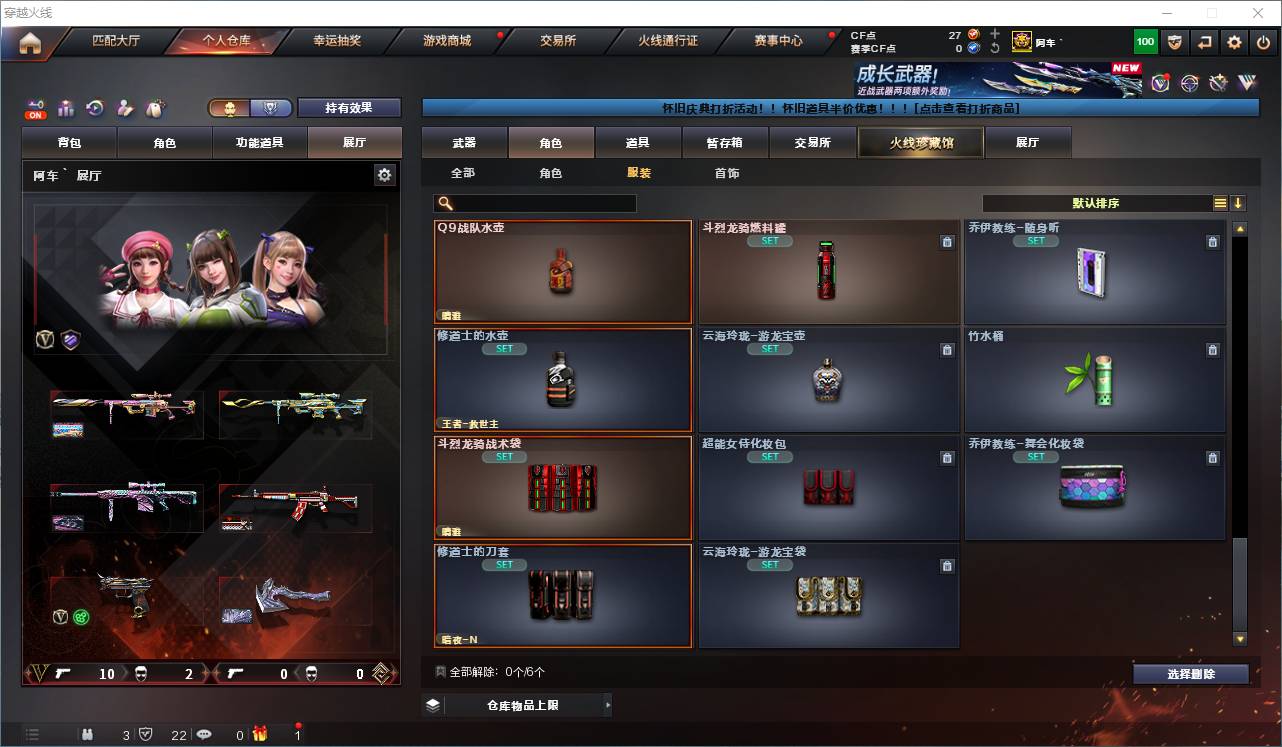
Task: Open the 暂存箱 inventory tab
Action: point(722,142)
